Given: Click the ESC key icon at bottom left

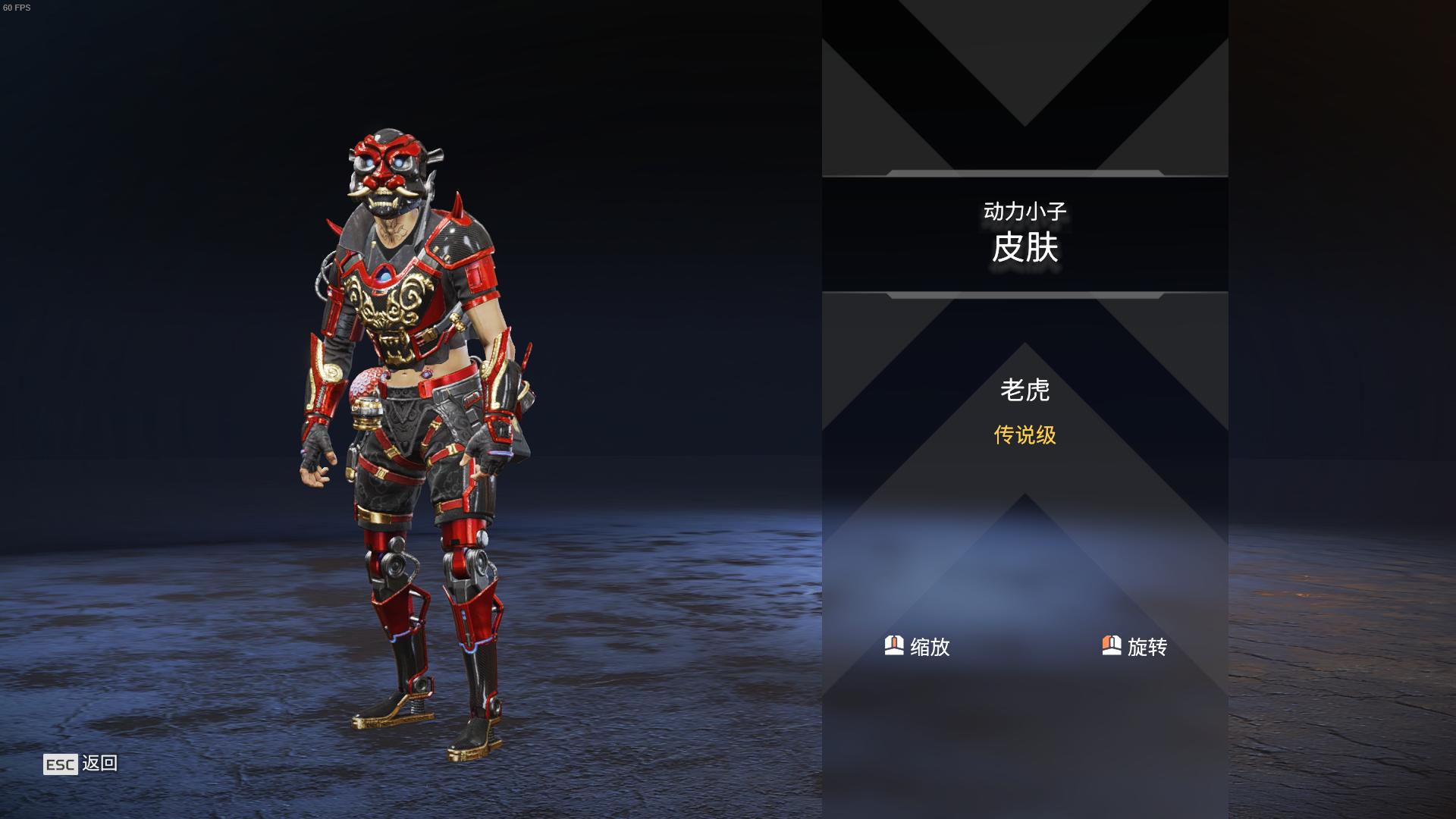Looking at the screenshot, I should [x=61, y=765].
